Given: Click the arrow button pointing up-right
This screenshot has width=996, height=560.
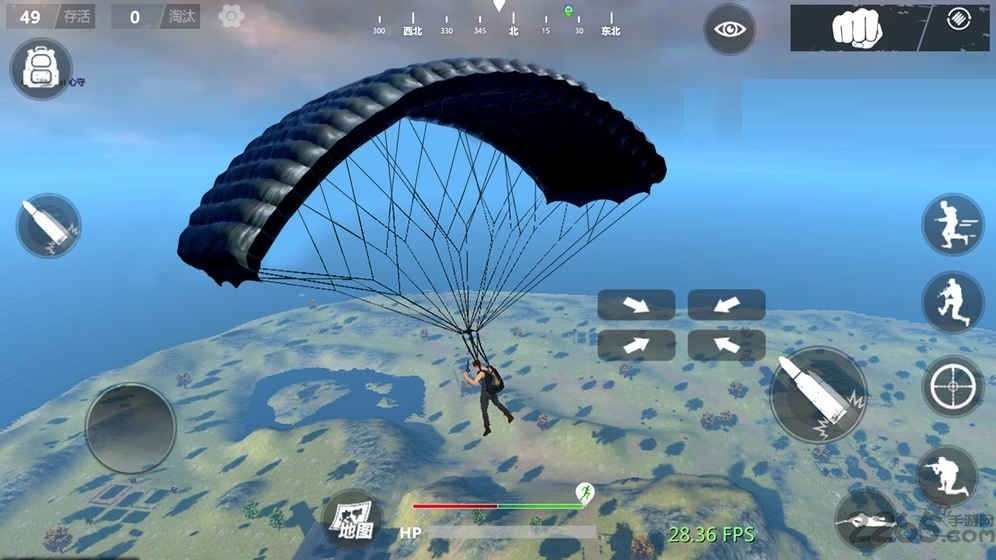Looking at the screenshot, I should (636, 345).
